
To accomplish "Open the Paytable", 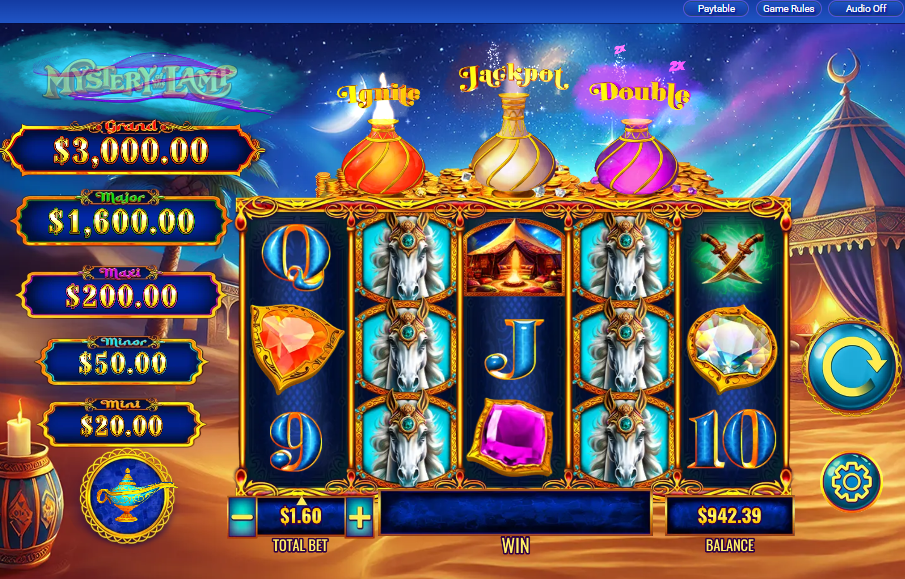I will tap(716, 9).
